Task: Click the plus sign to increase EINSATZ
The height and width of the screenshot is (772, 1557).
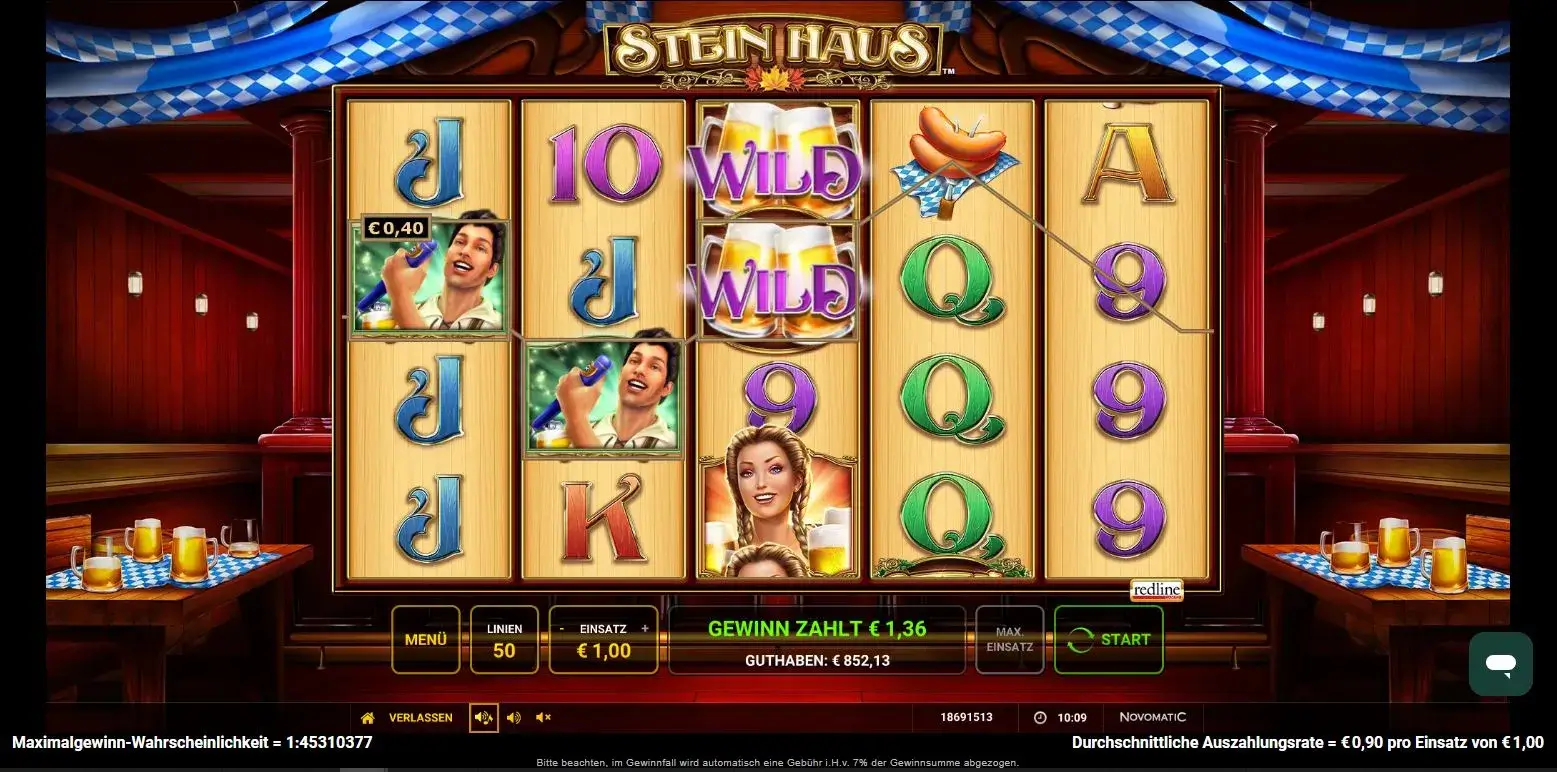Action: click(645, 628)
